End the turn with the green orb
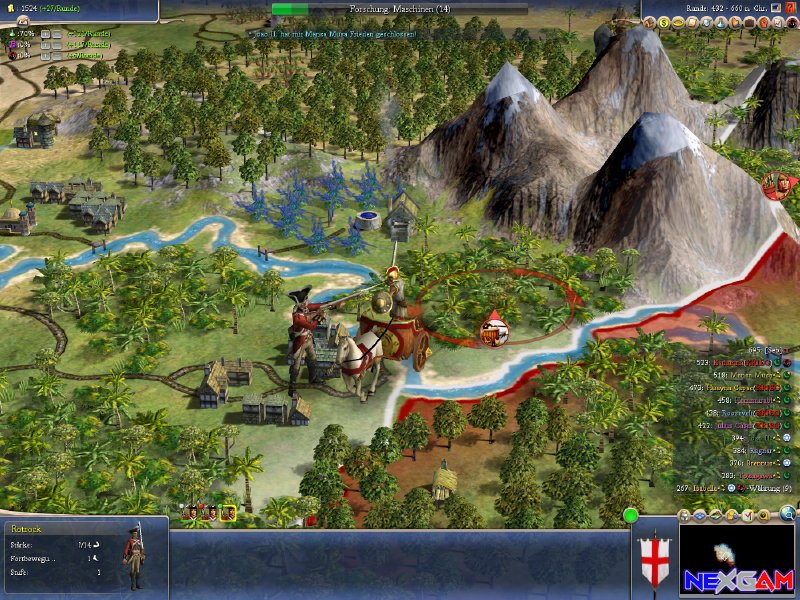The width and height of the screenshot is (800, 600). [x=631, y=516]
